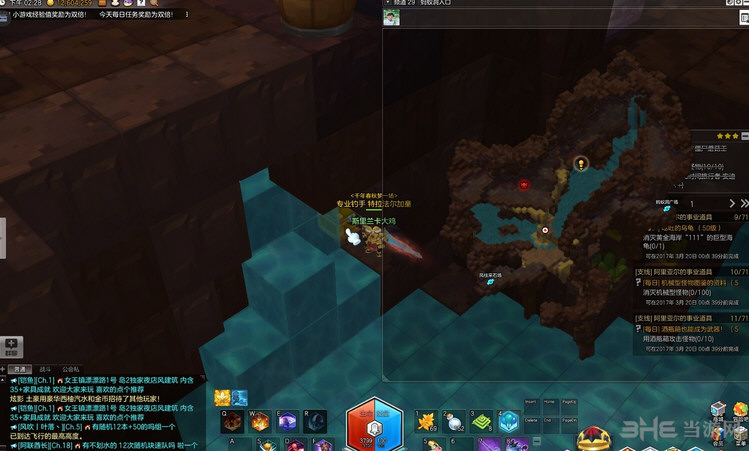Image resolution: width=749 pixels, height=451 pixels.
Task: Click the golden leaf buff icon
Action: click(222, 397)
